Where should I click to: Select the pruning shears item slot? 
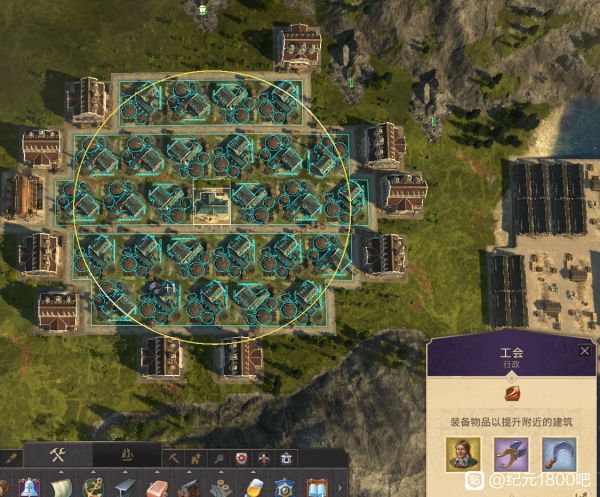511,456
